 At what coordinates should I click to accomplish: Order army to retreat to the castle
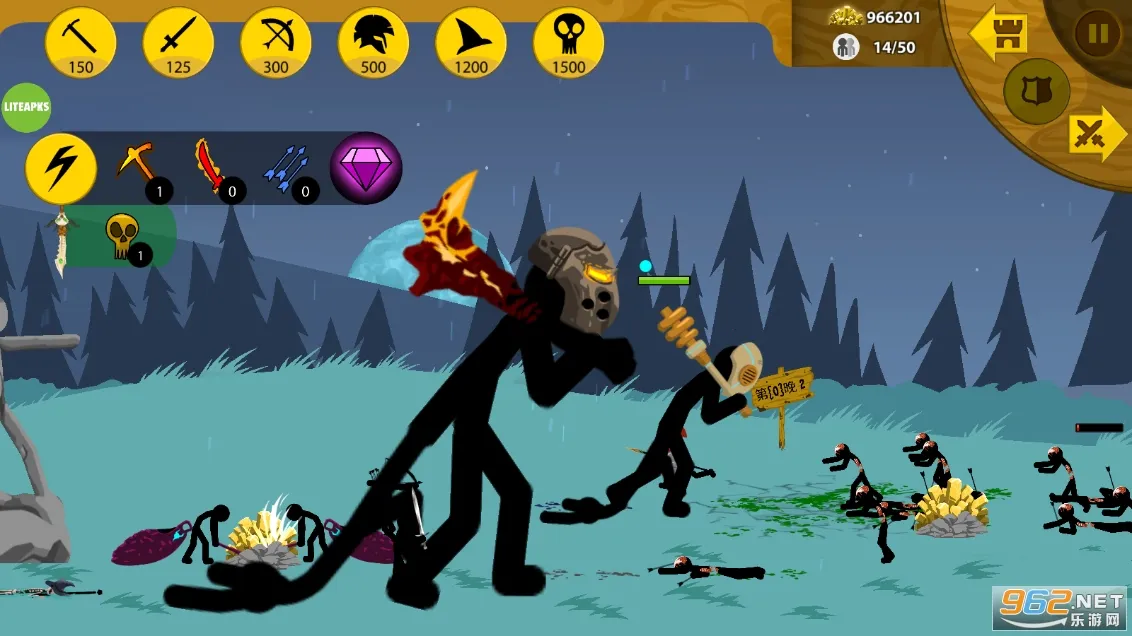[999, 33]
